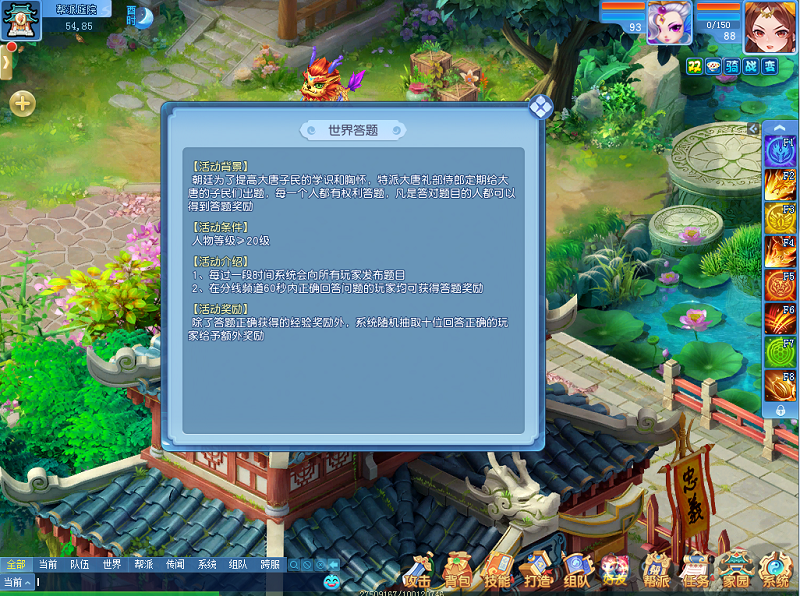The height and width of the screenshot is (596, 800).
Task: Open the 帮派 guild menu
Action: click(656, 570)
